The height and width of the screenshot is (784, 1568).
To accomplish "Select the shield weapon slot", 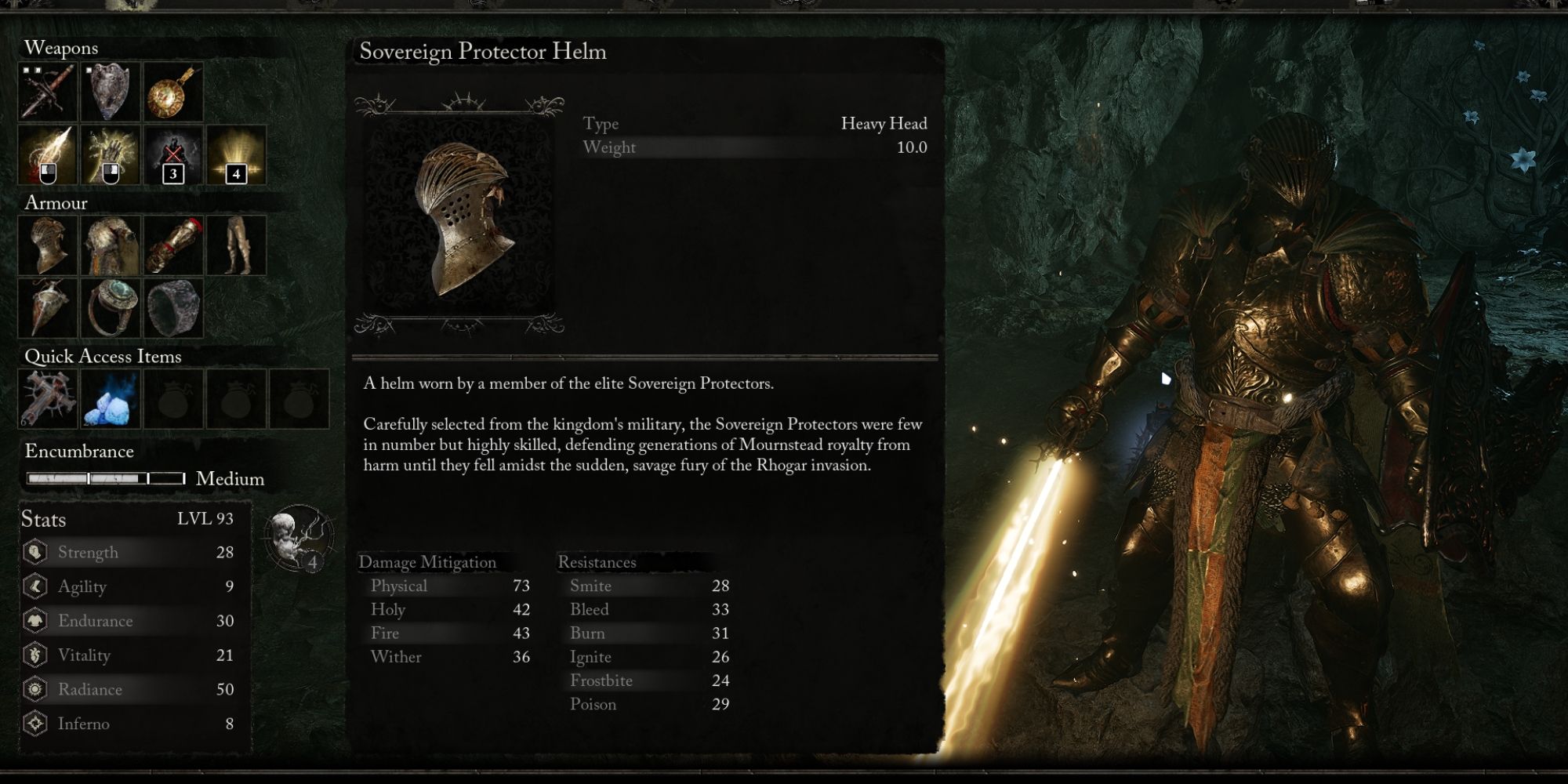I will click(x=110, y=93).
